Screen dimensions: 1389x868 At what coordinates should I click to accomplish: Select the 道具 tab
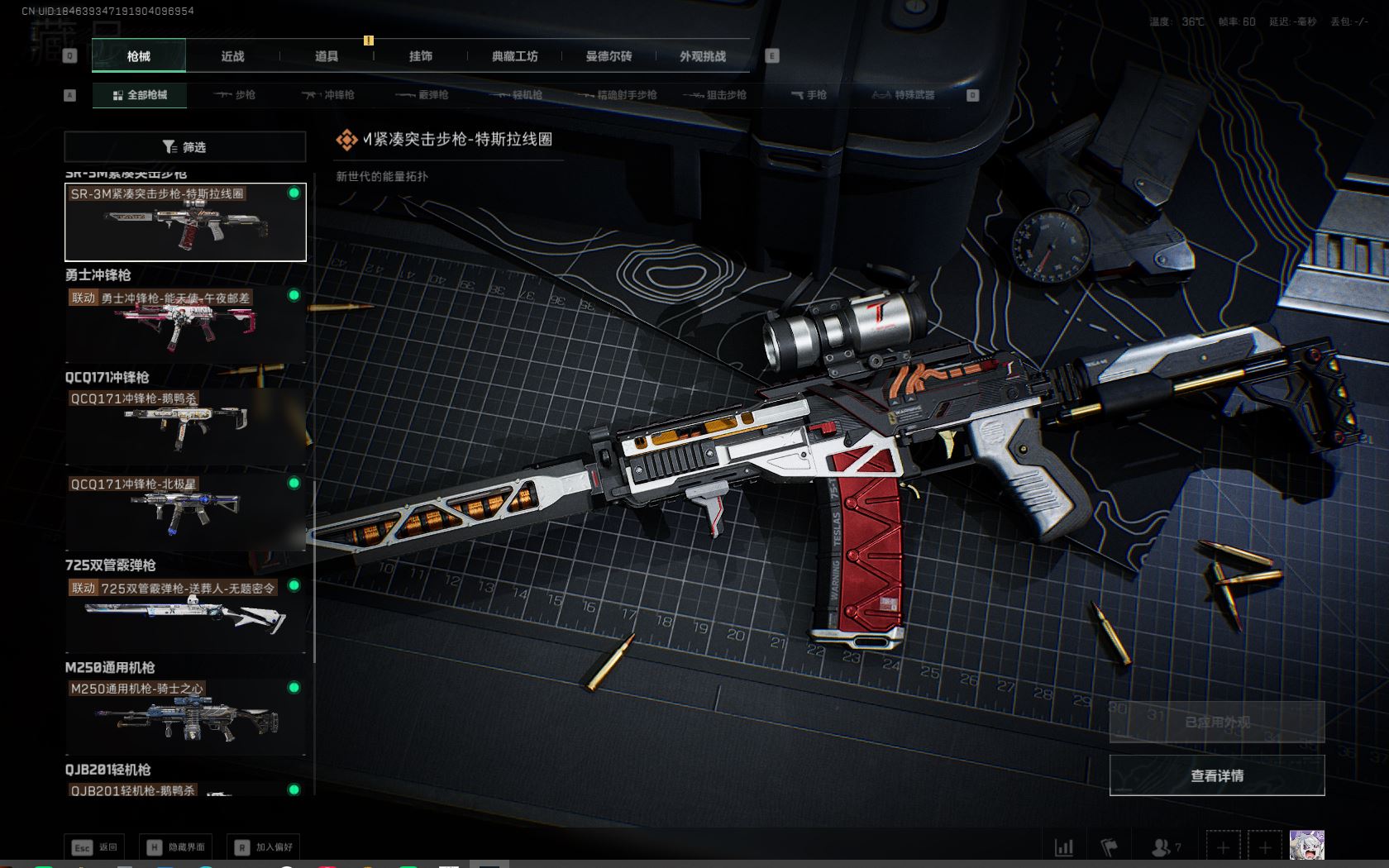pos(327,56)
